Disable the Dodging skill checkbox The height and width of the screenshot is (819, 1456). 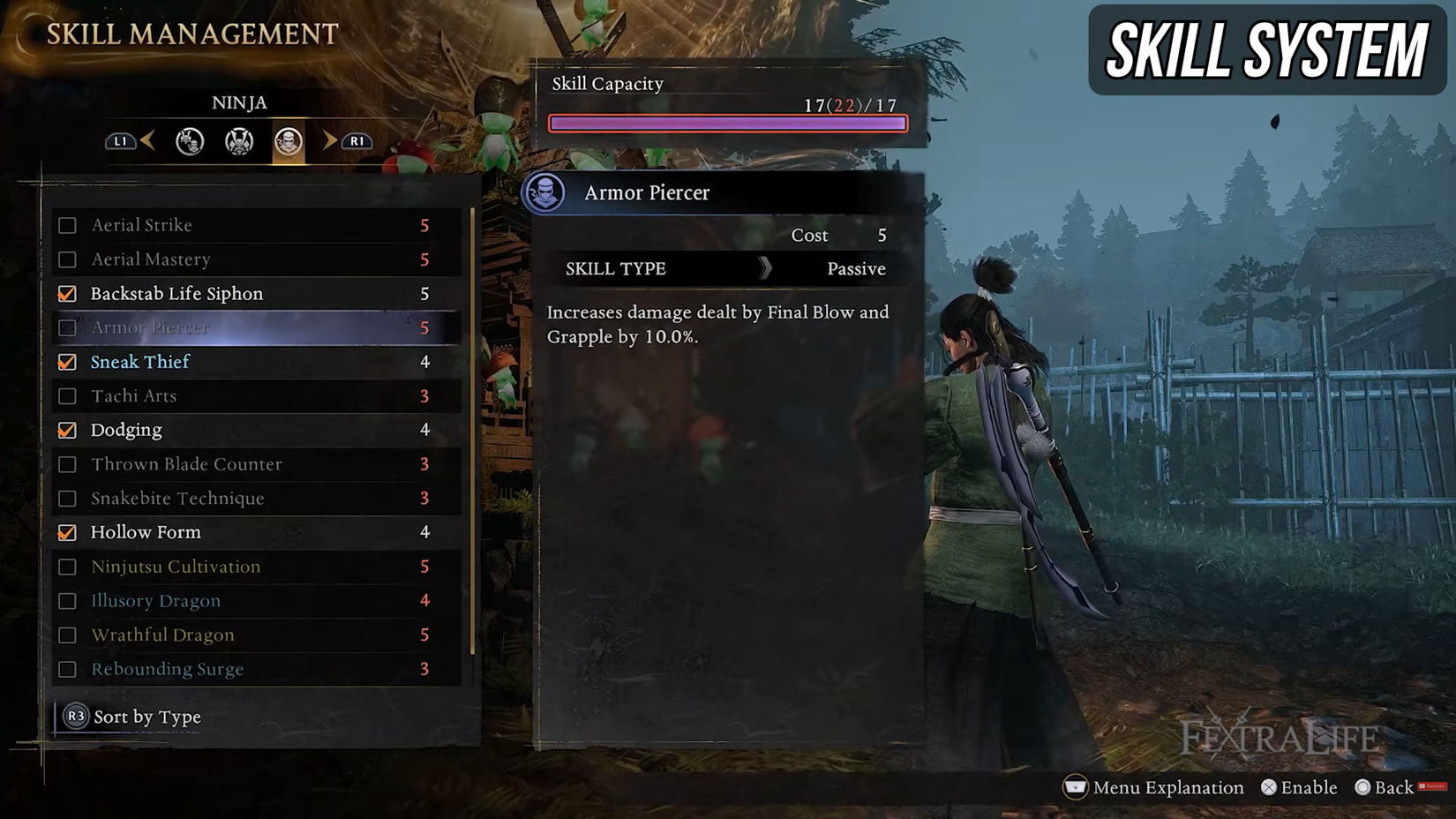point(67,430)
